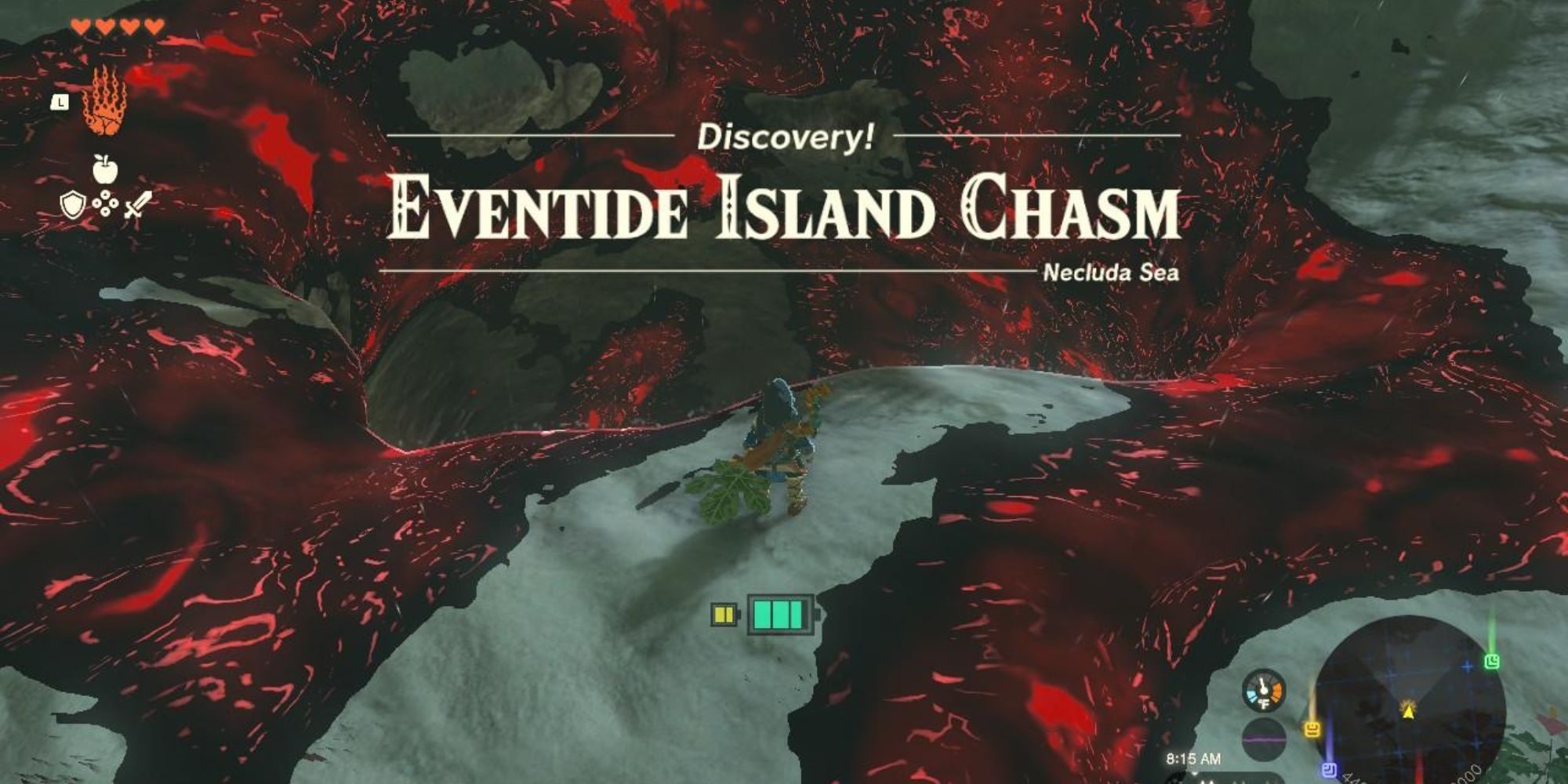Expand the purple noise meter circle
This screenshot has width=1568, height=784.
coord(1265,739)
